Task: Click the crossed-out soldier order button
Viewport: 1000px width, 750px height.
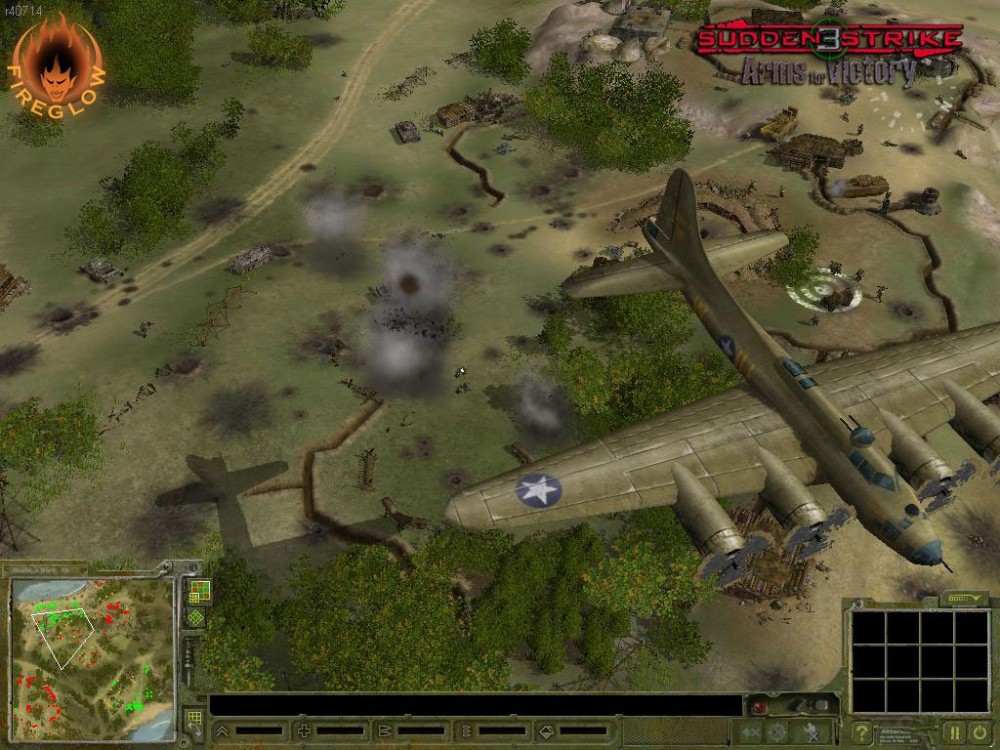Action: point(810,732)
